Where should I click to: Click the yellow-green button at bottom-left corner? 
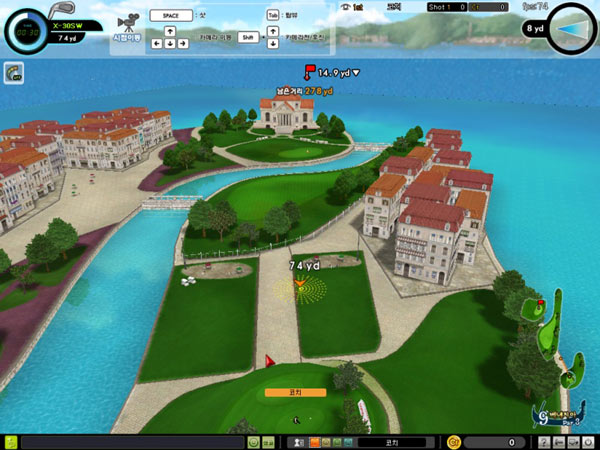(x=9, y=442)
